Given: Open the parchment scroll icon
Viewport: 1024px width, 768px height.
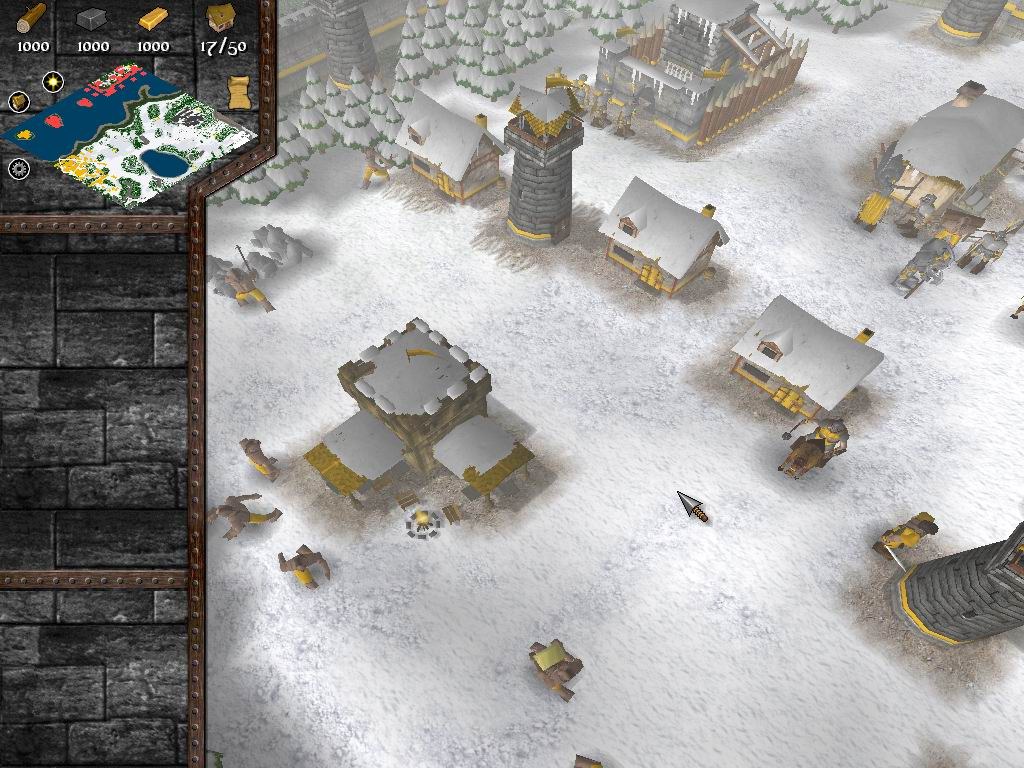Looking at the screenshot, I should (239, 93).
